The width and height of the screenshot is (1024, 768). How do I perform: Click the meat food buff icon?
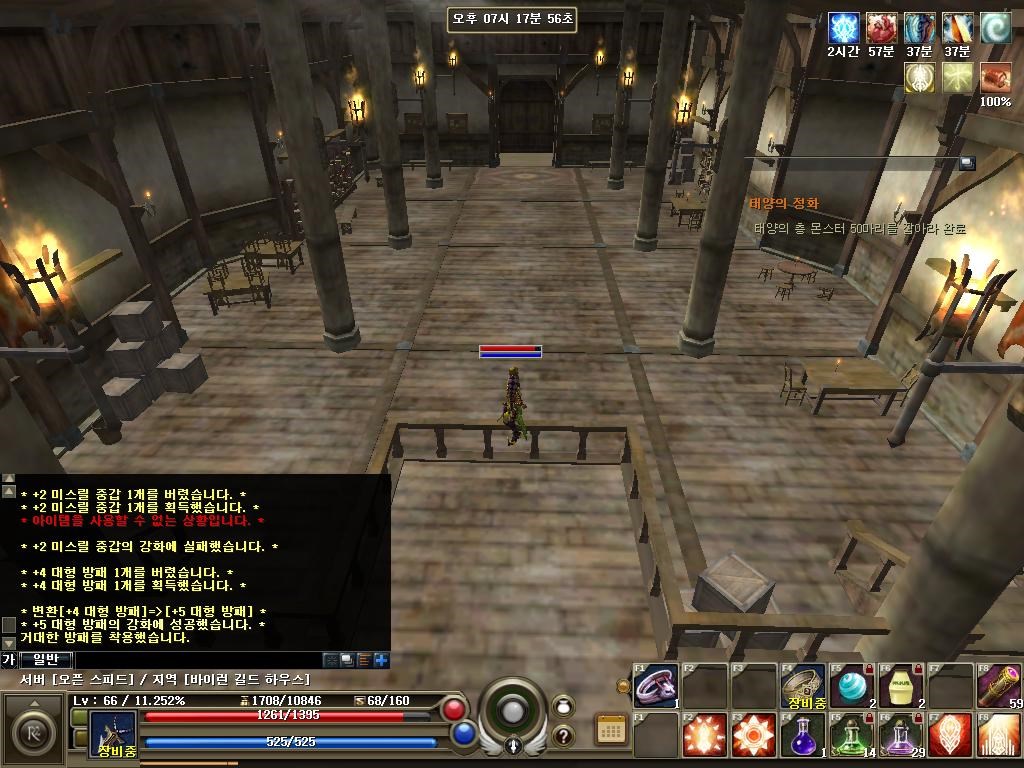[882, 28]
